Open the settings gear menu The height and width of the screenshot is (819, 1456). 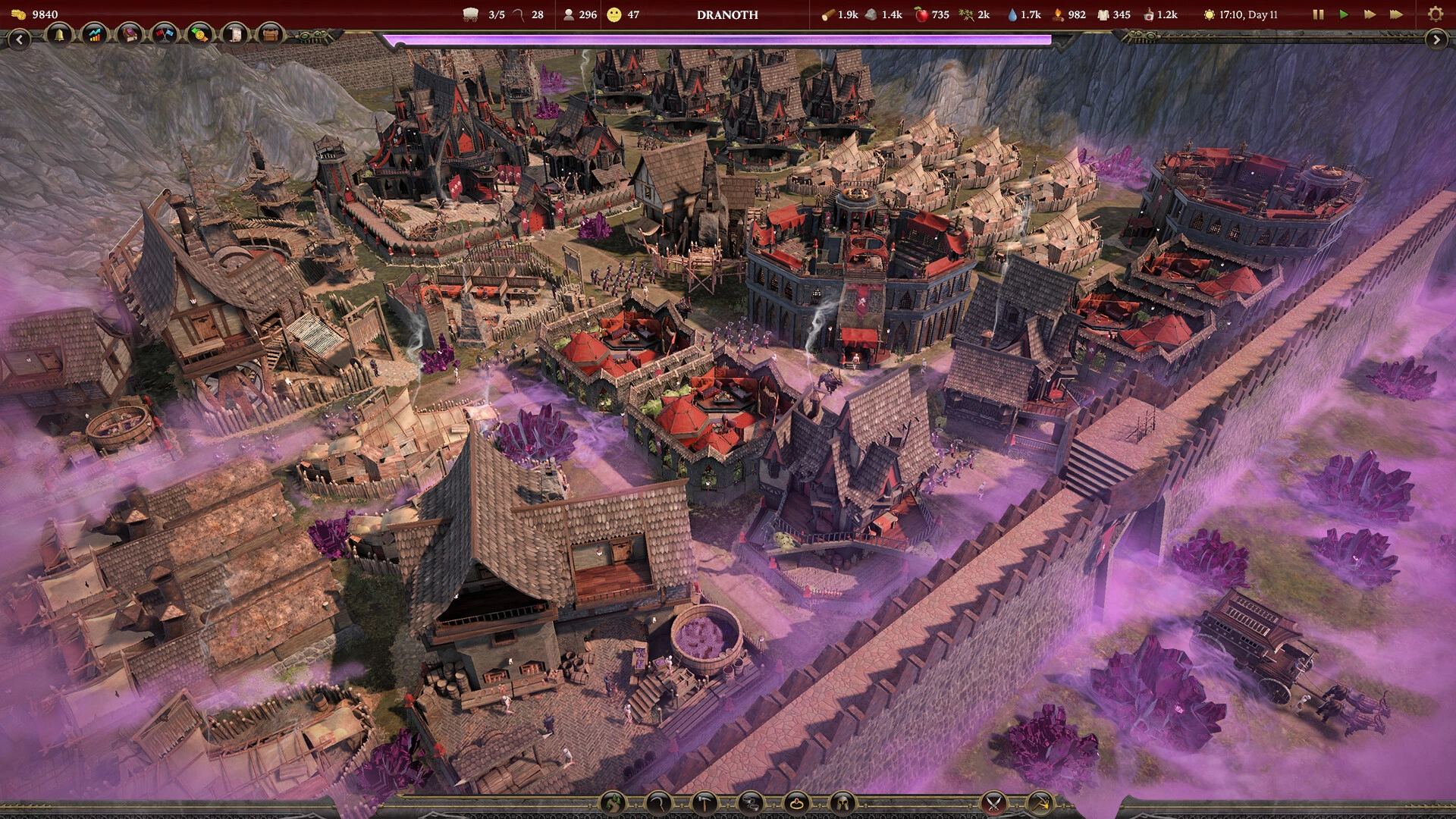(x=1435, y=14)
